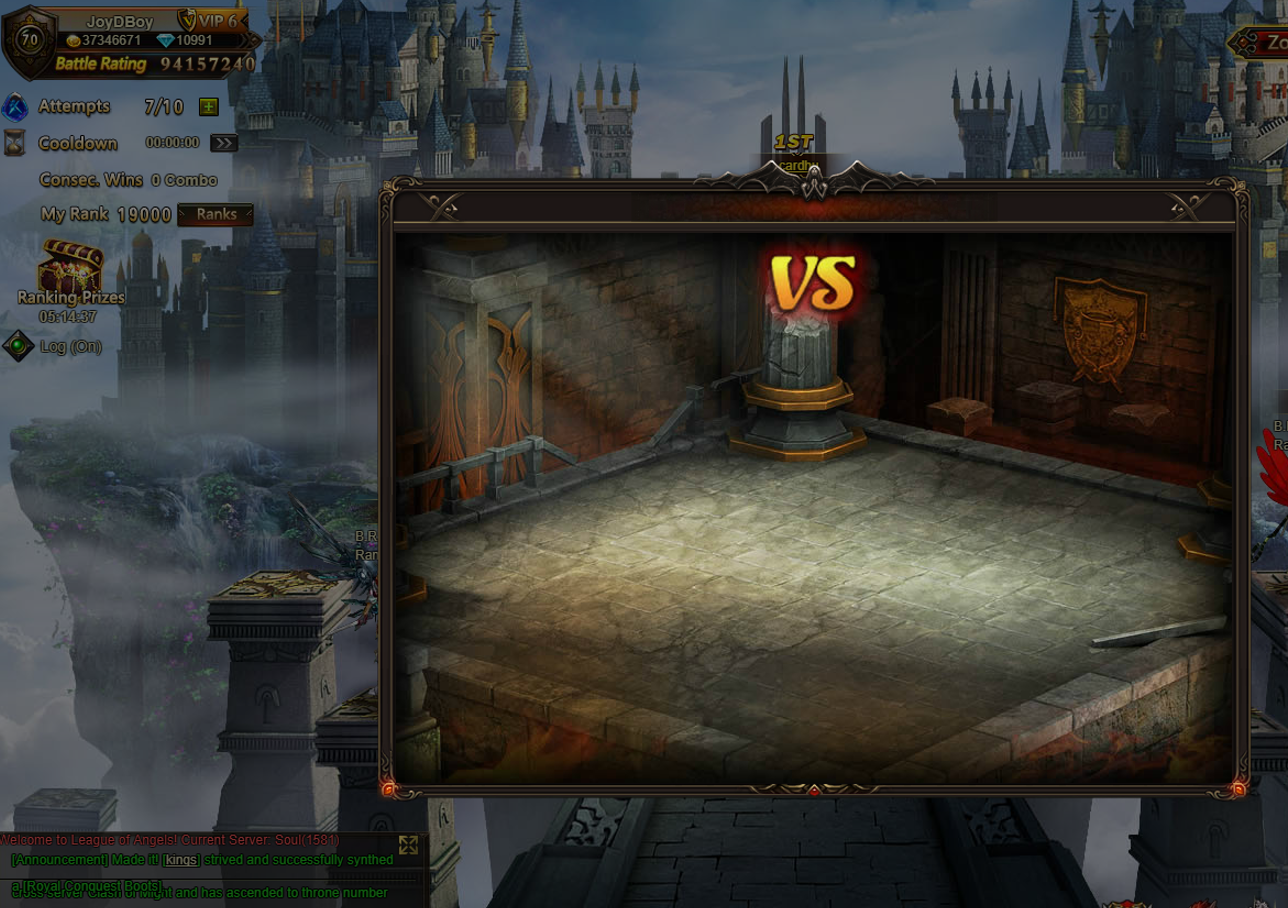Add more arena attempts with the plus button
1288x908 pixels.
click(x=208, y=107)
